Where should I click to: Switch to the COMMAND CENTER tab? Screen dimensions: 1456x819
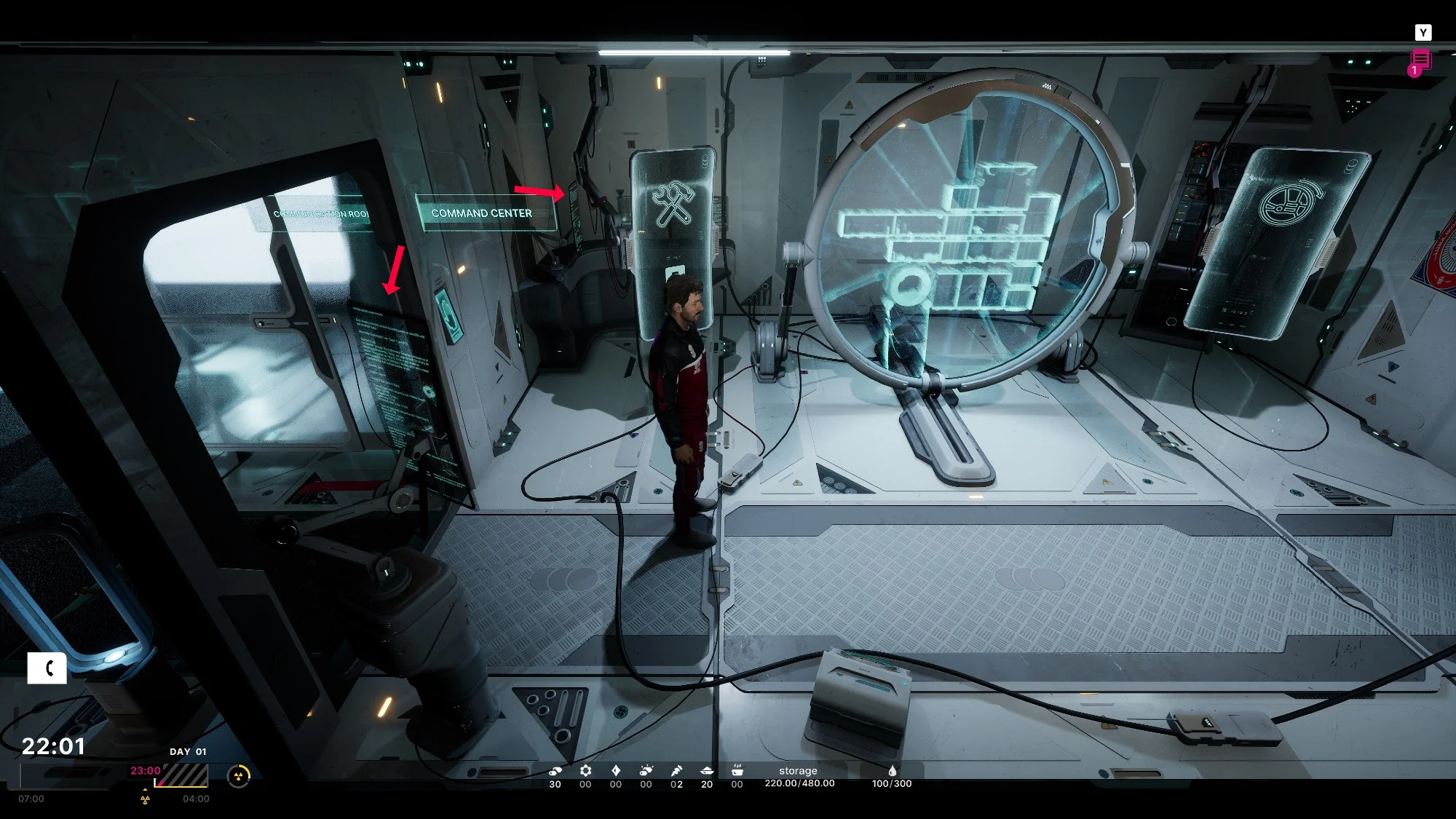(x=483, y=213)
